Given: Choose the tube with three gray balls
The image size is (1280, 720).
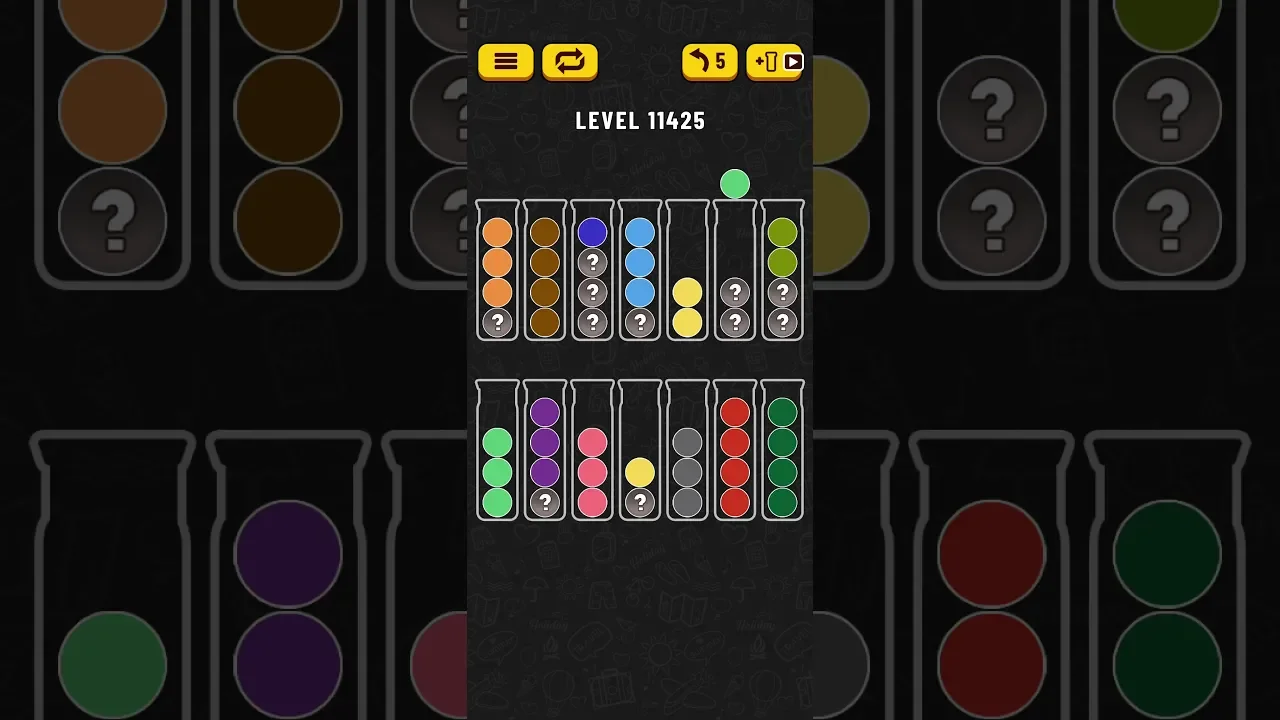Looking at the screenshot, I should coord(687,452).
